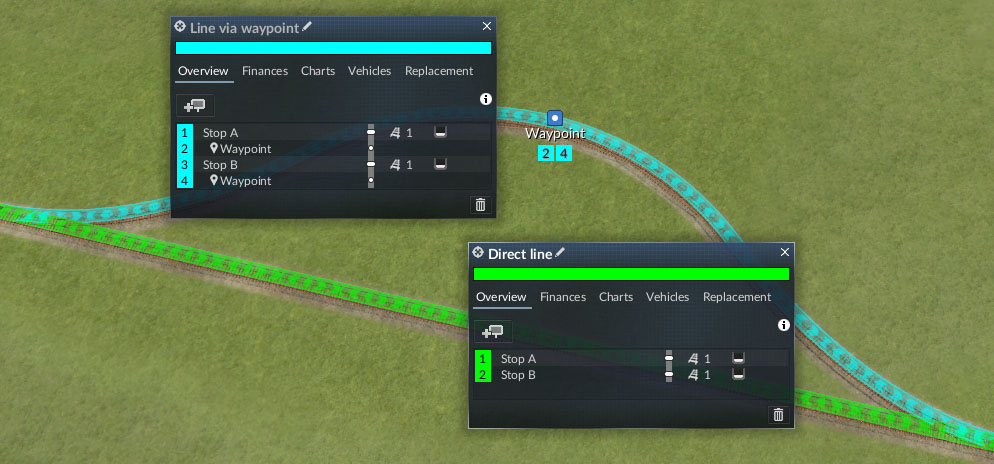Click the green Direct line color bar

pyautogui.click(x=631, y=274)
